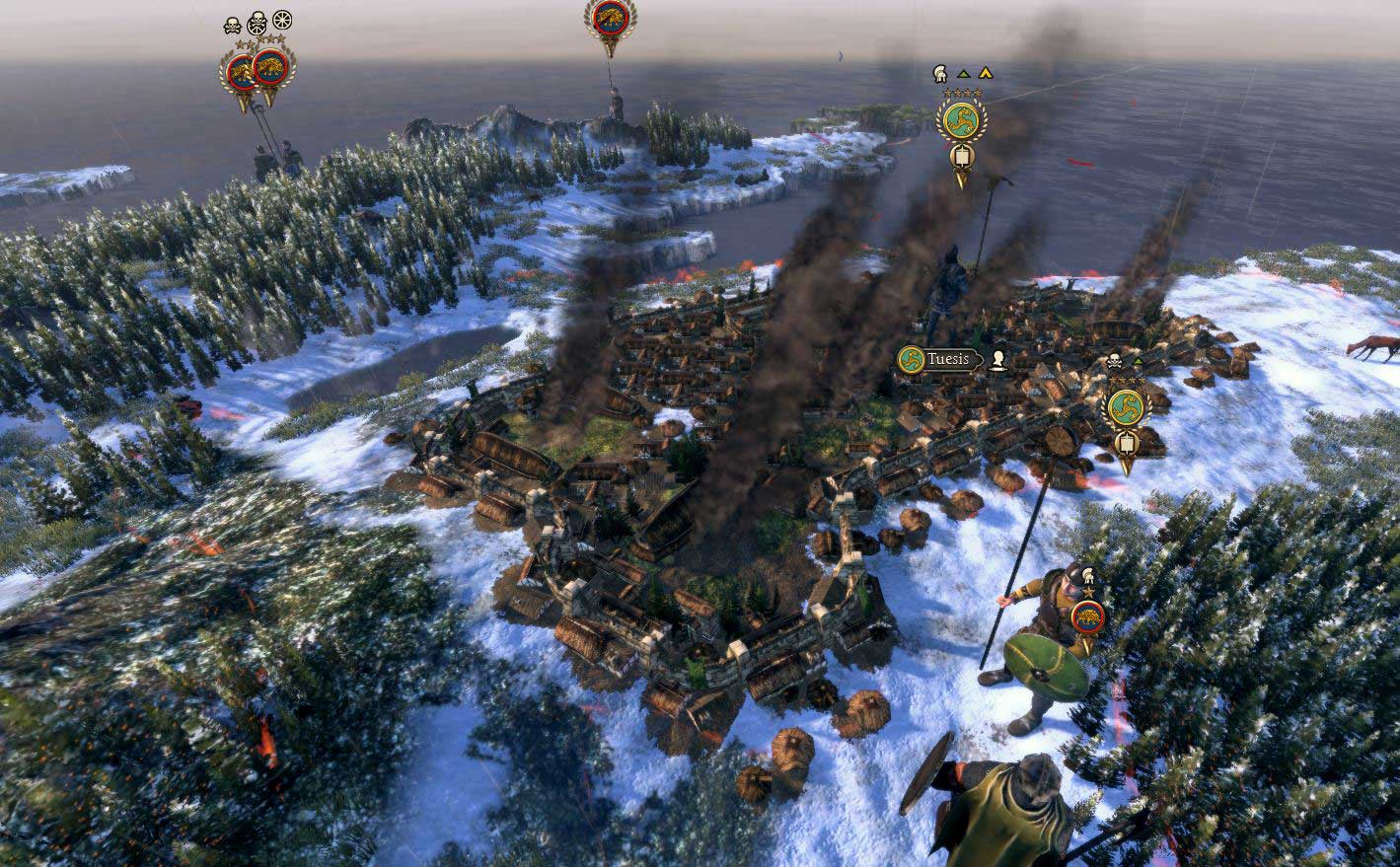Click the garrison bust icon beside Tuesis
Image resolution: width=1400 pixels, height=867 pixels.
(x=998, y=360)
